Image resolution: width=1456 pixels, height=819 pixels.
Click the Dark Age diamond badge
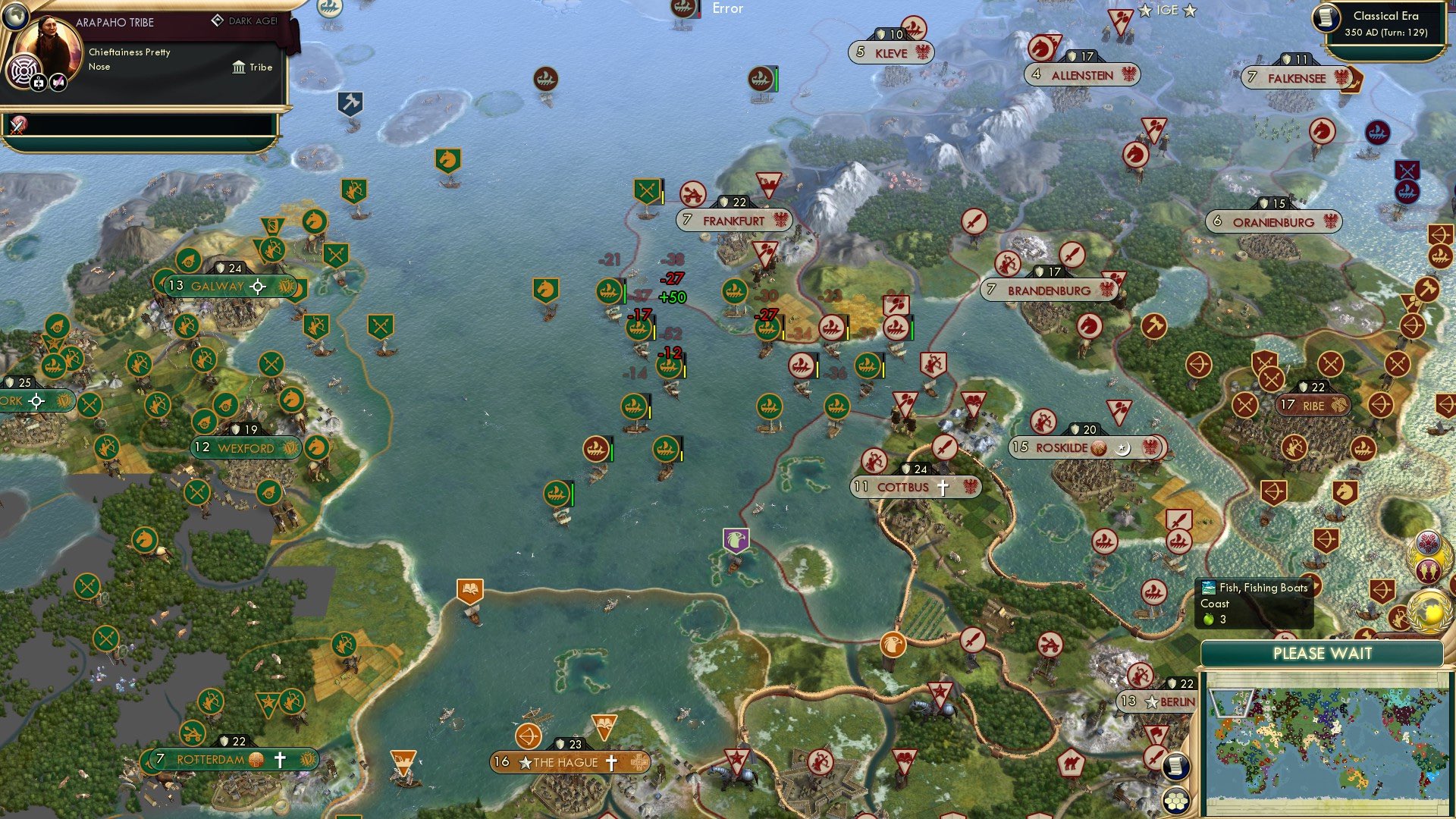point(218,21)
